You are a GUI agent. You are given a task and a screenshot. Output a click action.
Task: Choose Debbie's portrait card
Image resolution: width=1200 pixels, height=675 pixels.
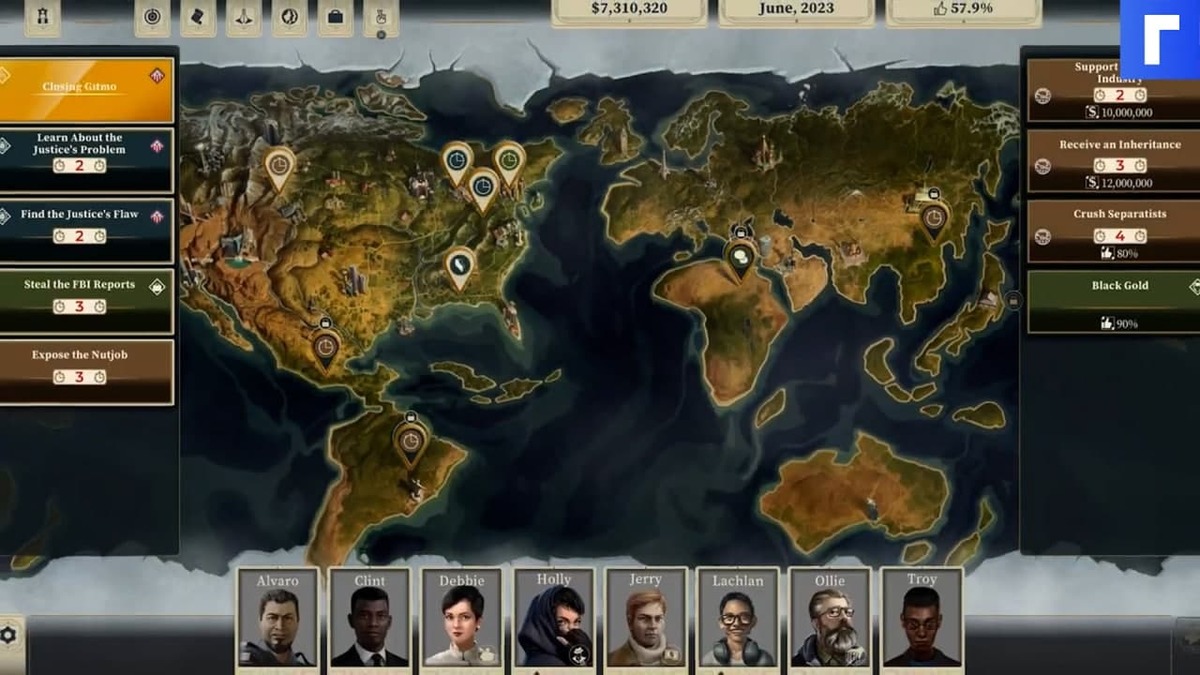coord(462,619)
